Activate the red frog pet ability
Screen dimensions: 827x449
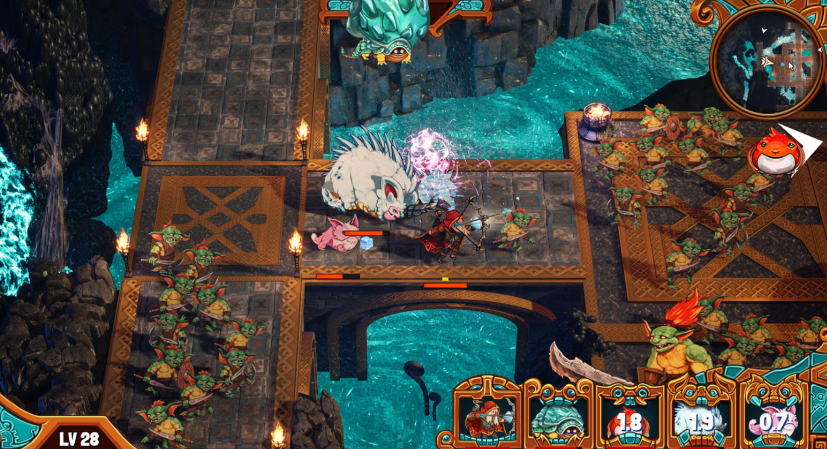627,418
